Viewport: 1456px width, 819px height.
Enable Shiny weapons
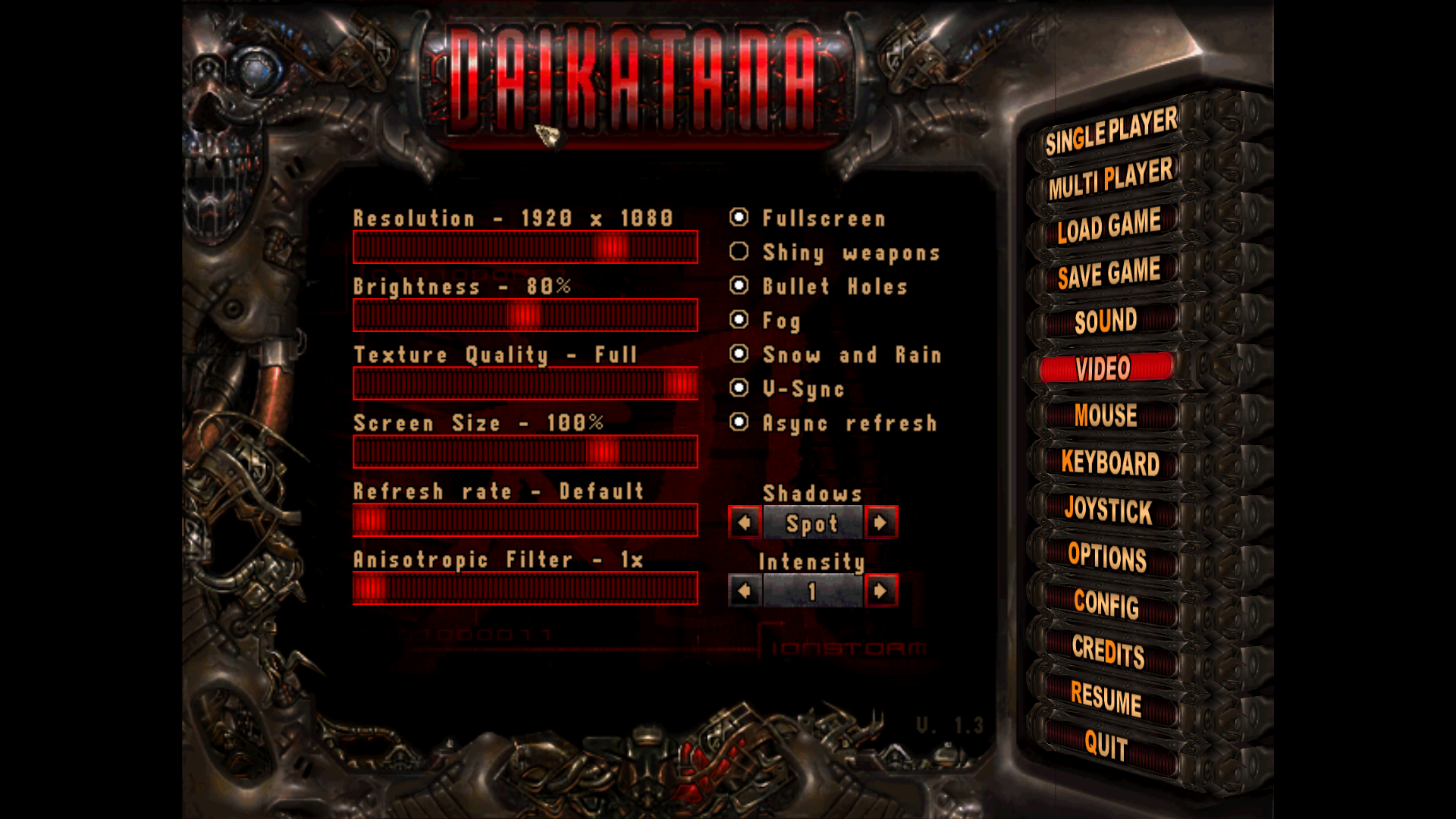(739, 252)
